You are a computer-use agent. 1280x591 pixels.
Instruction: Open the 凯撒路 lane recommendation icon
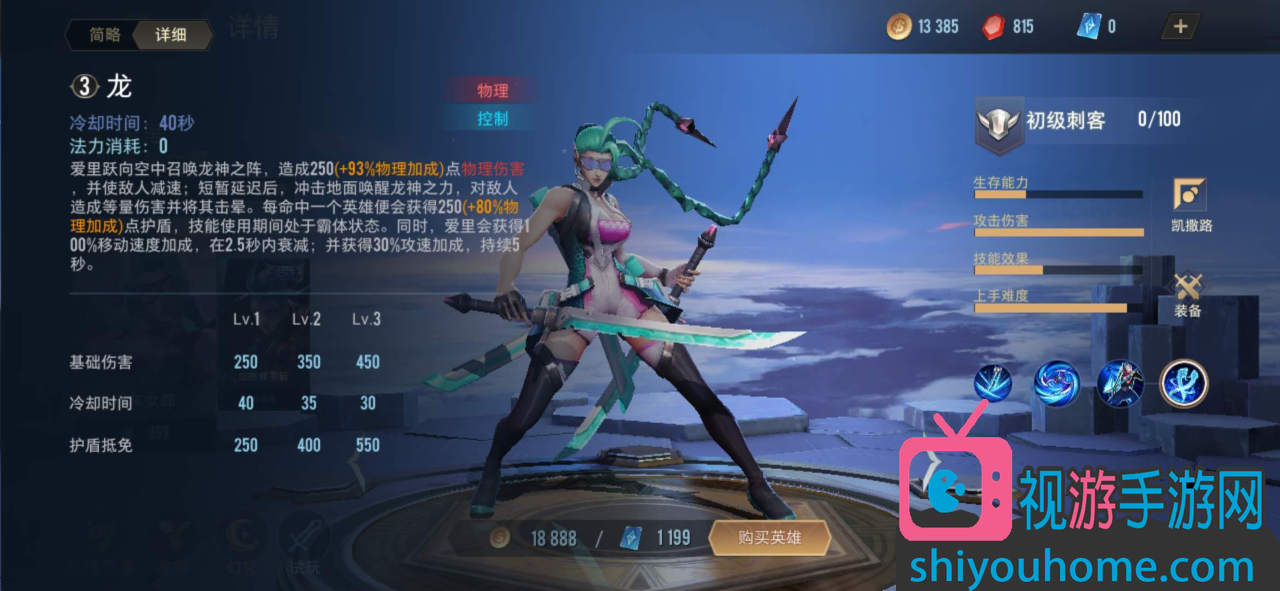[1190, 195]
